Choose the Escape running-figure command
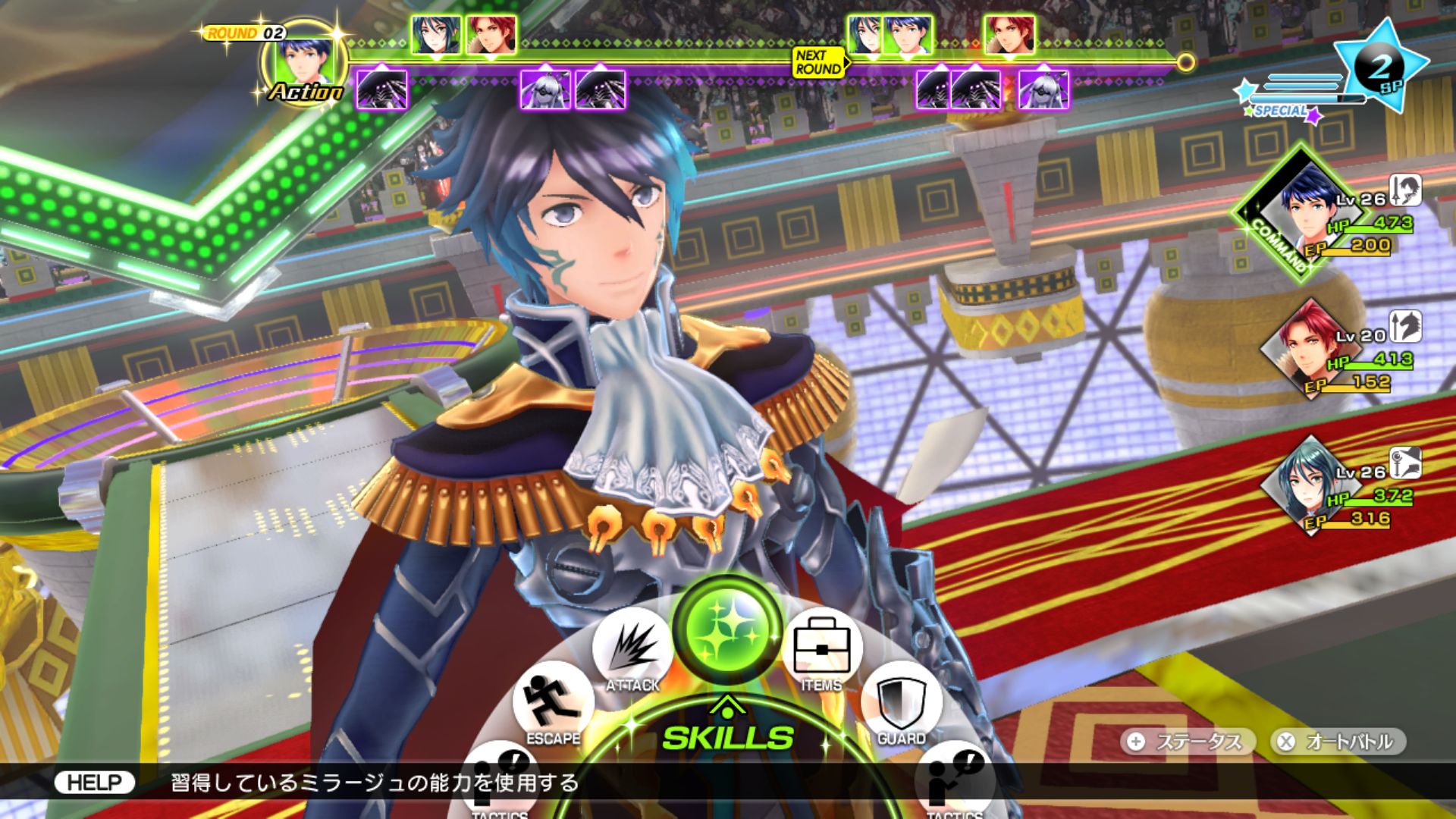 tap(554, 705)
